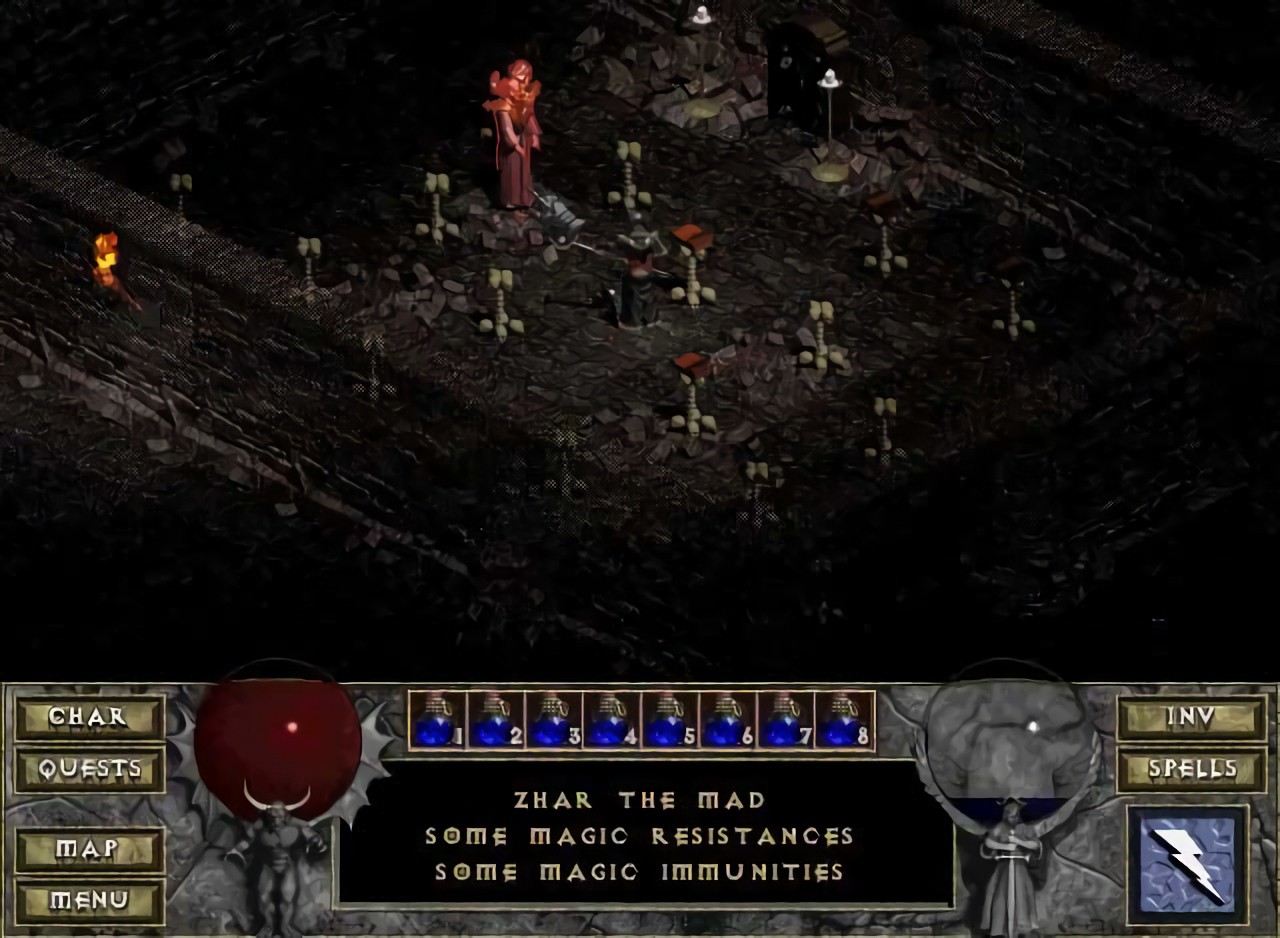Viewport: 1280px width, 938px height.
Task: Use the blue potion in belt slot 3
Action: (x=553, y=721)
